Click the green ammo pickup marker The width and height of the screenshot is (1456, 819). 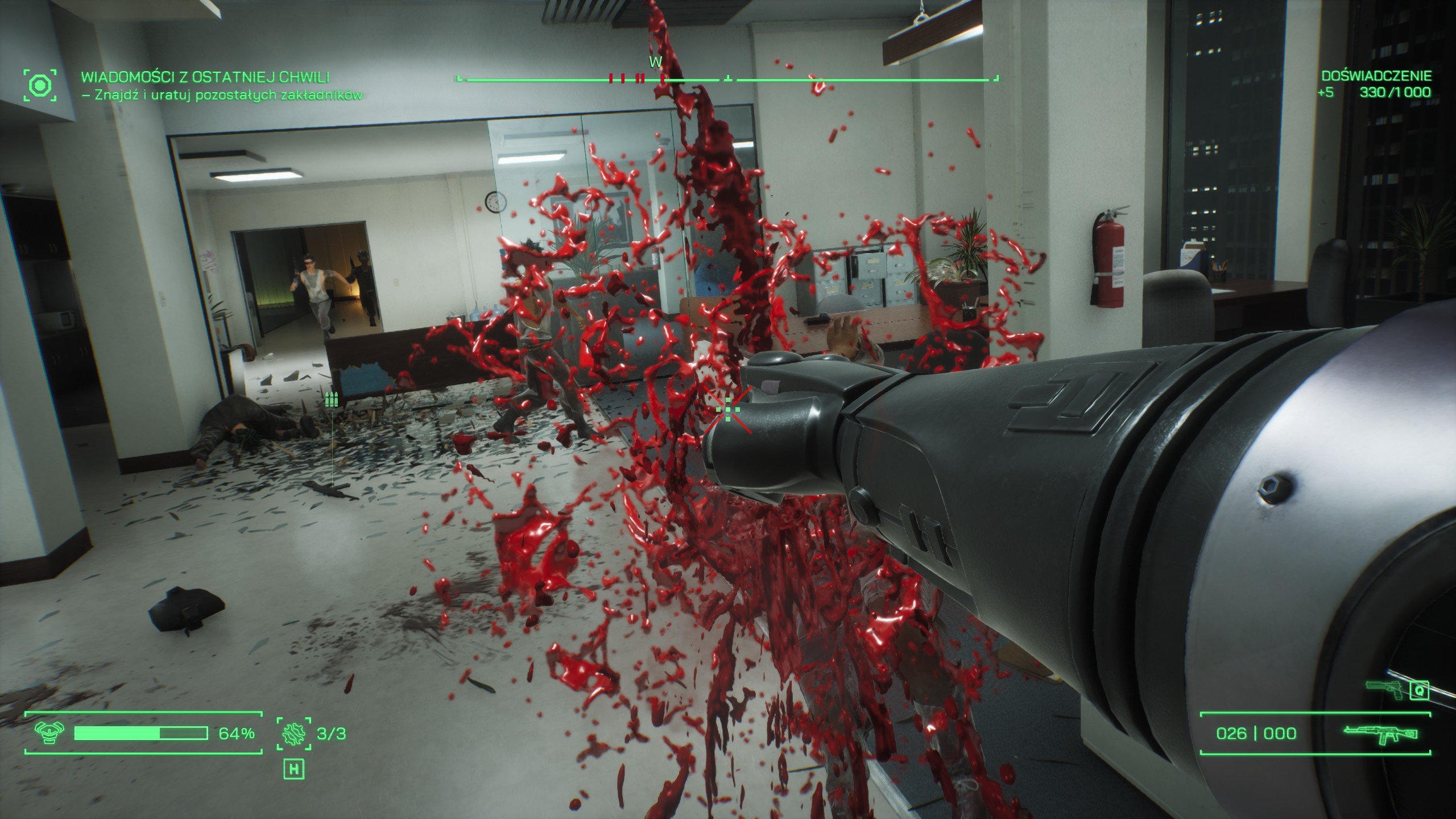(331, 399)
